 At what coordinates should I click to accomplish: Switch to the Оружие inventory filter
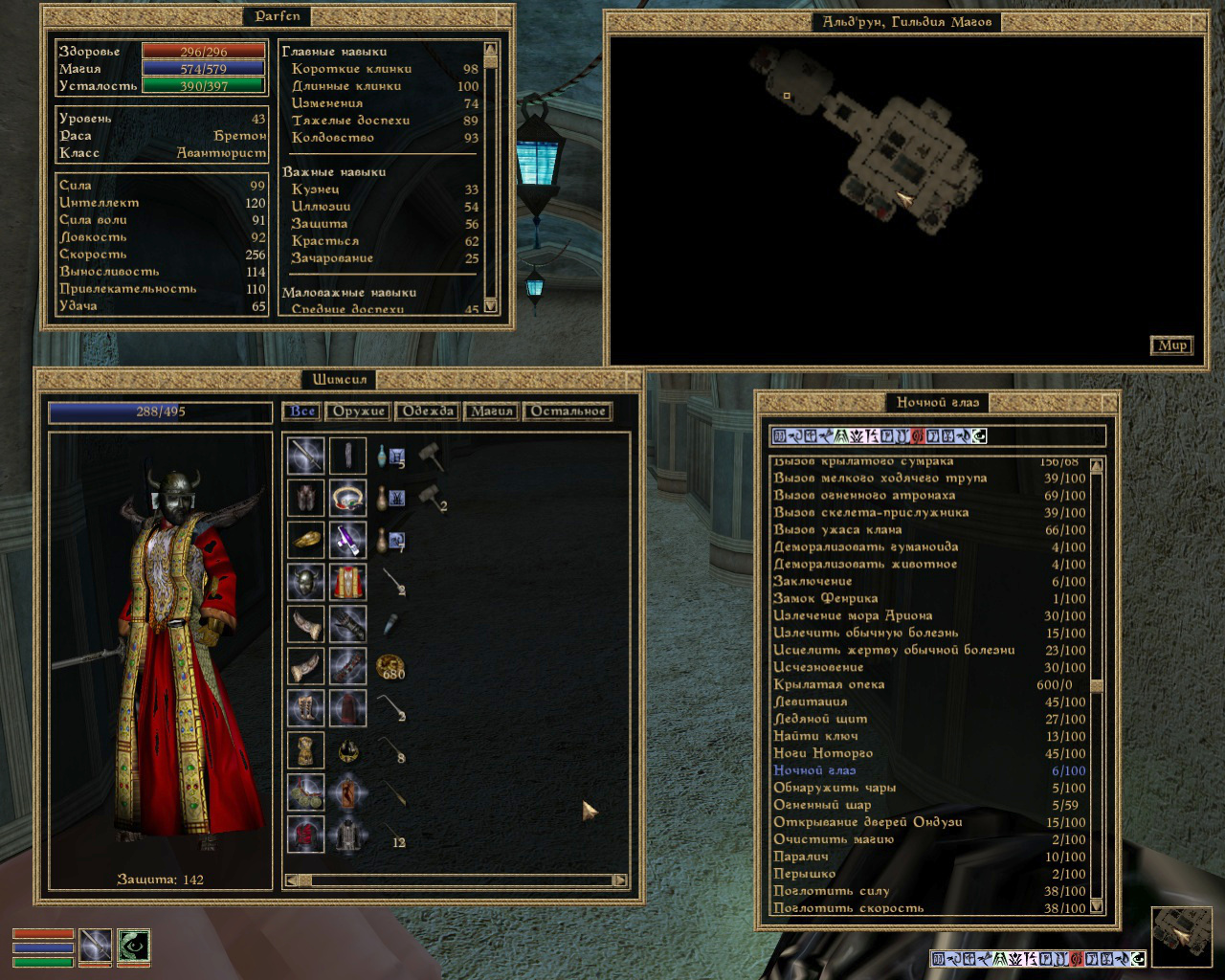(358, 412)
